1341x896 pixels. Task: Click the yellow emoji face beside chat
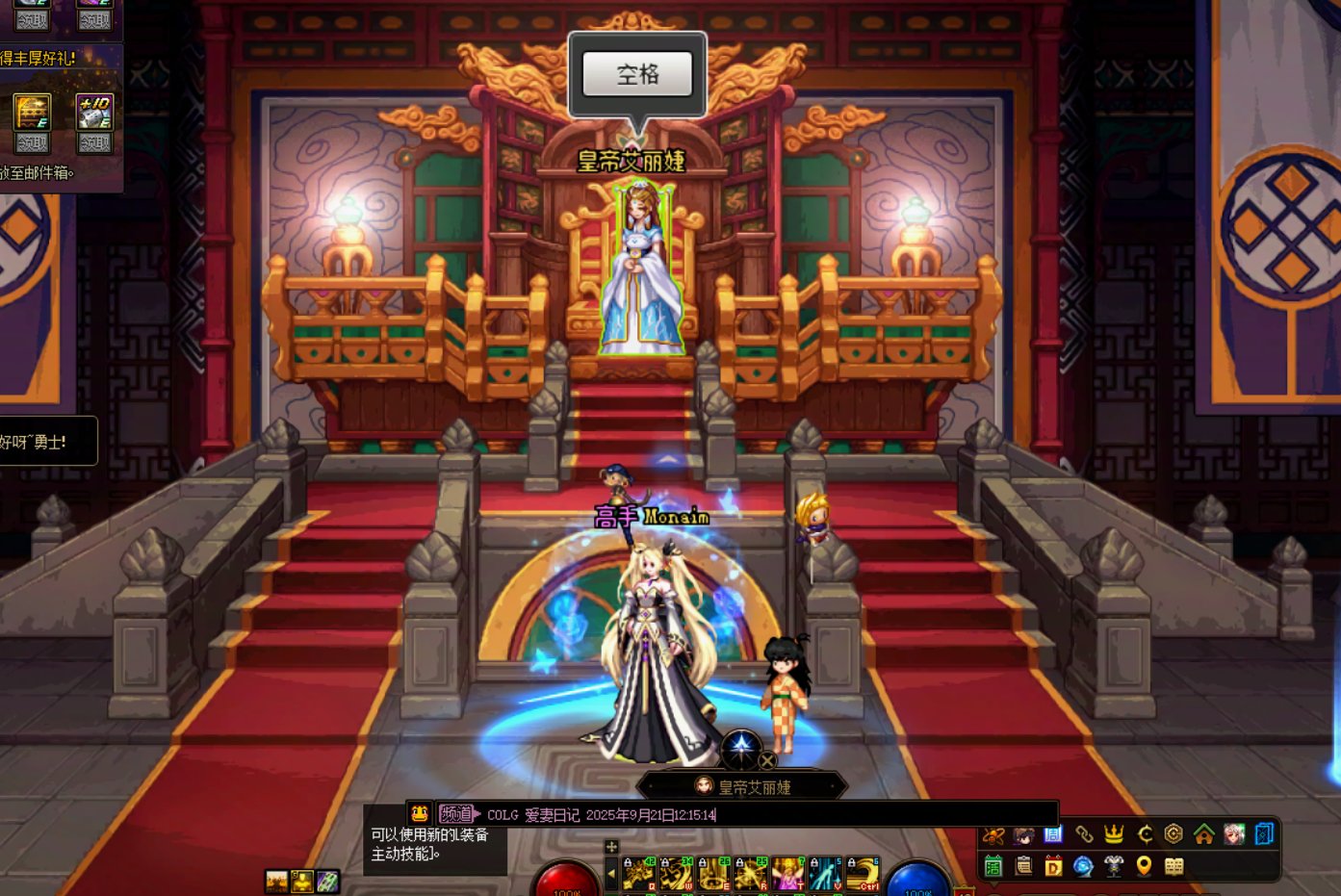(x=420, y=814)
